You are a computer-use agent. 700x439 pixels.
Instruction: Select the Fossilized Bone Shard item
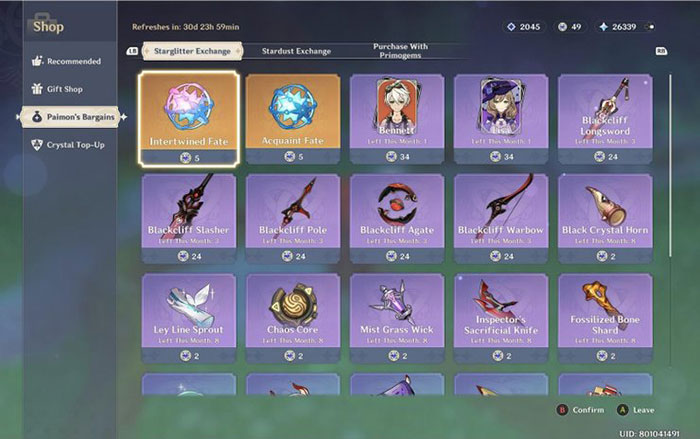(605, 310)
